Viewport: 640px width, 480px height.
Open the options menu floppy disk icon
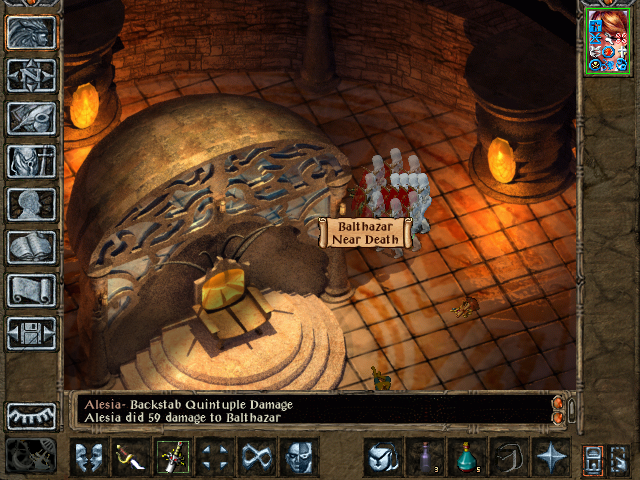(31, 333)
